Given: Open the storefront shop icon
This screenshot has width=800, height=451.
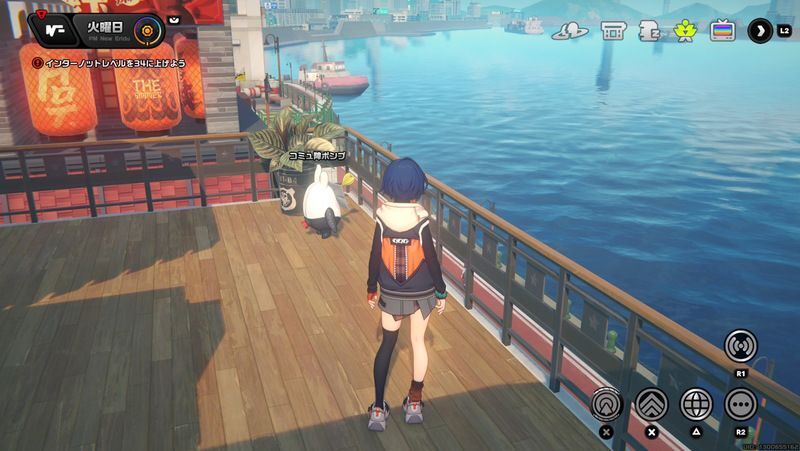Looking at the screenshot, I should (x=613, y=30).
